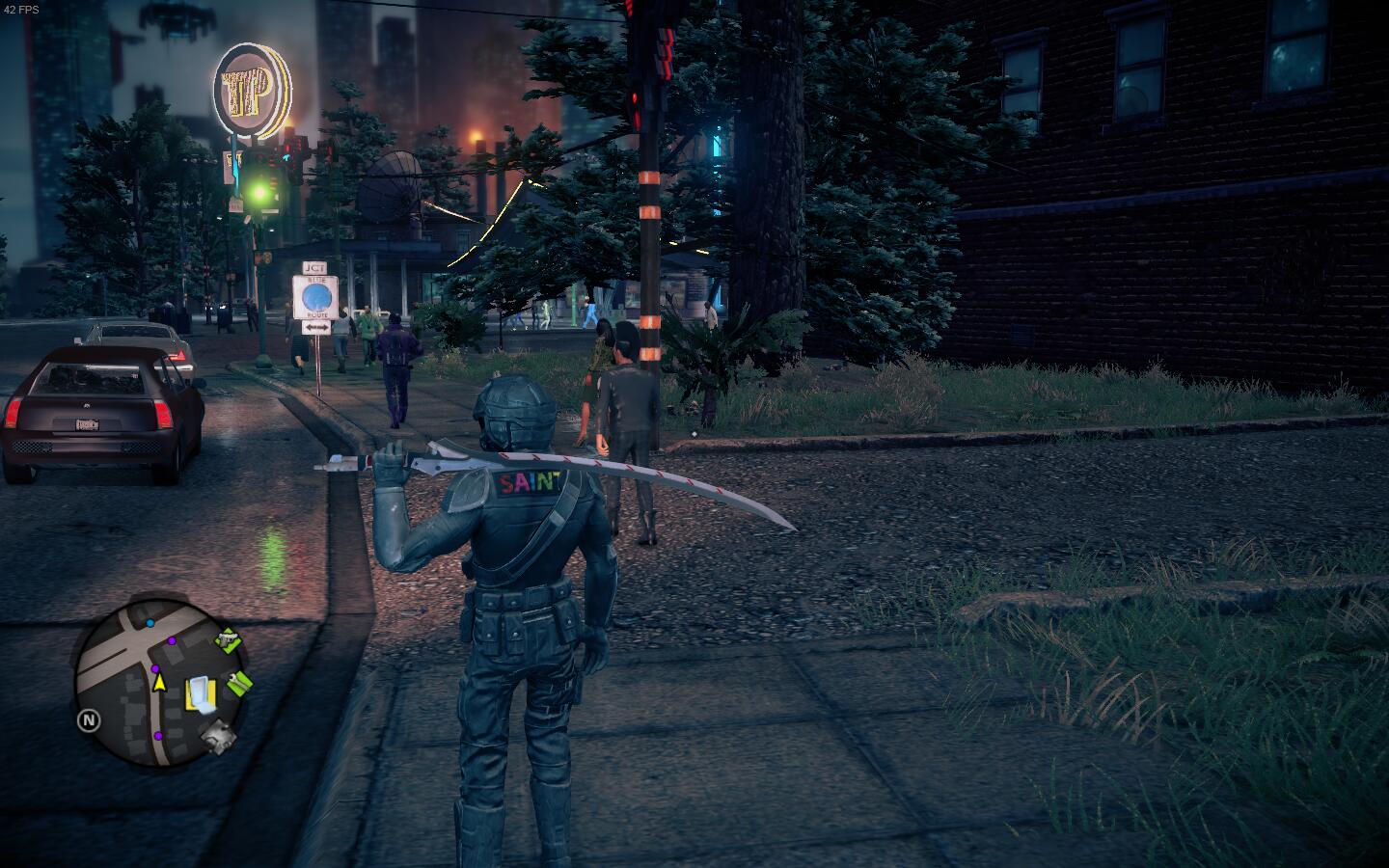Select the green pistol weapon store marker
1389x868 pixels.
[227, 638]
